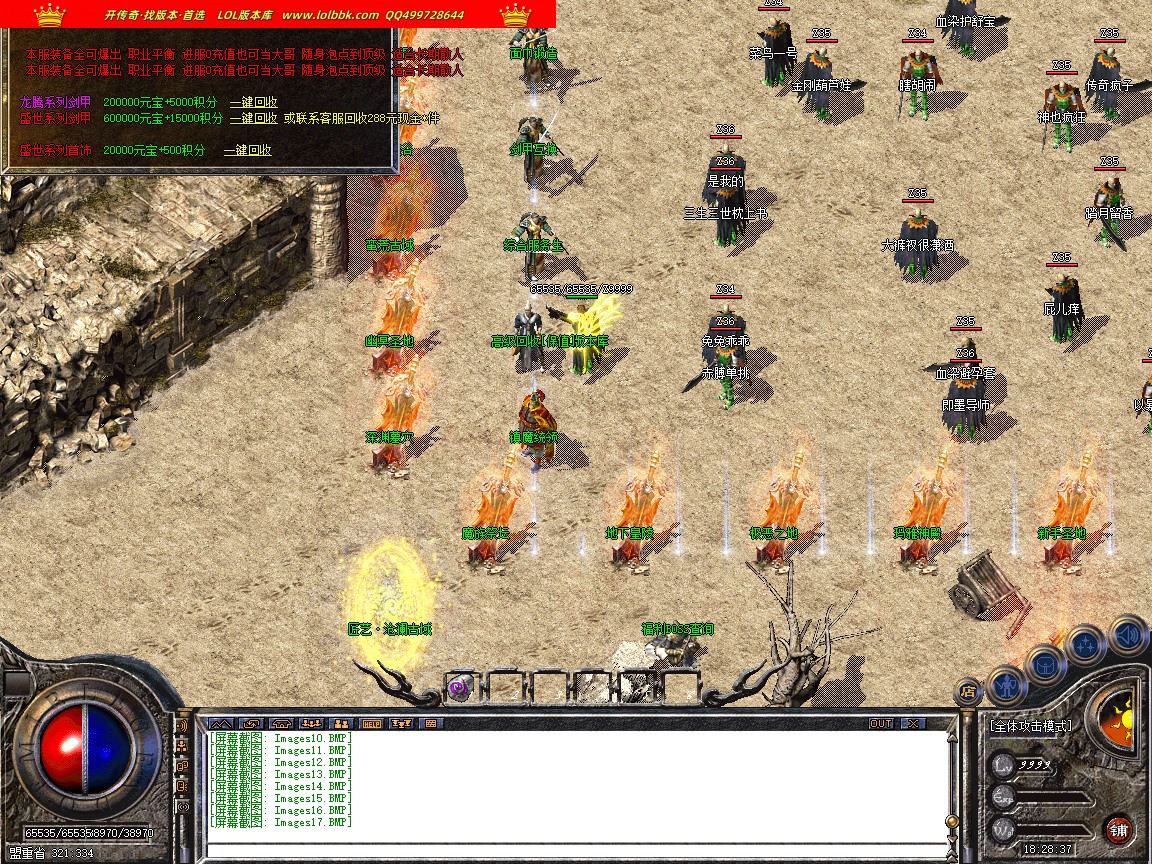This screenshot has height=864, width=1152.
Task: Open the character status warrior icon
Action: point(1008,686)
